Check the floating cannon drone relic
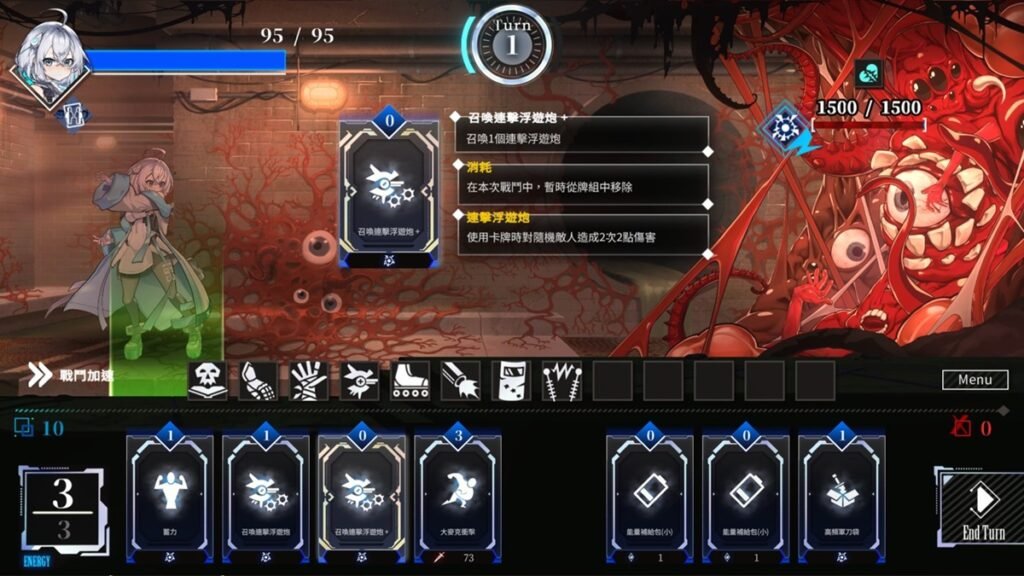Viewport: 1024px width, 576px height. [360, 381]
